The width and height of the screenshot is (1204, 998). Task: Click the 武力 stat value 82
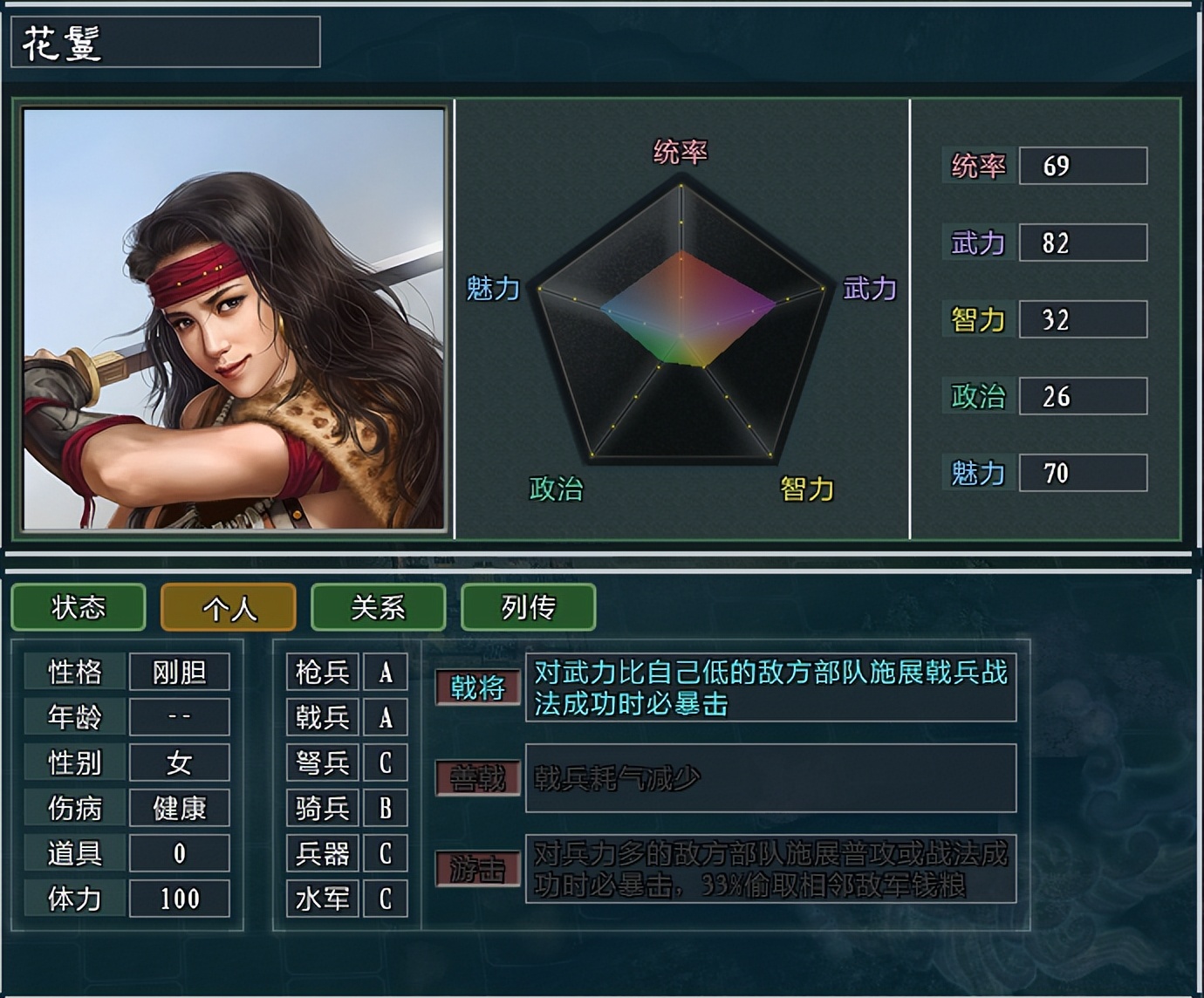pos(1082,243)
